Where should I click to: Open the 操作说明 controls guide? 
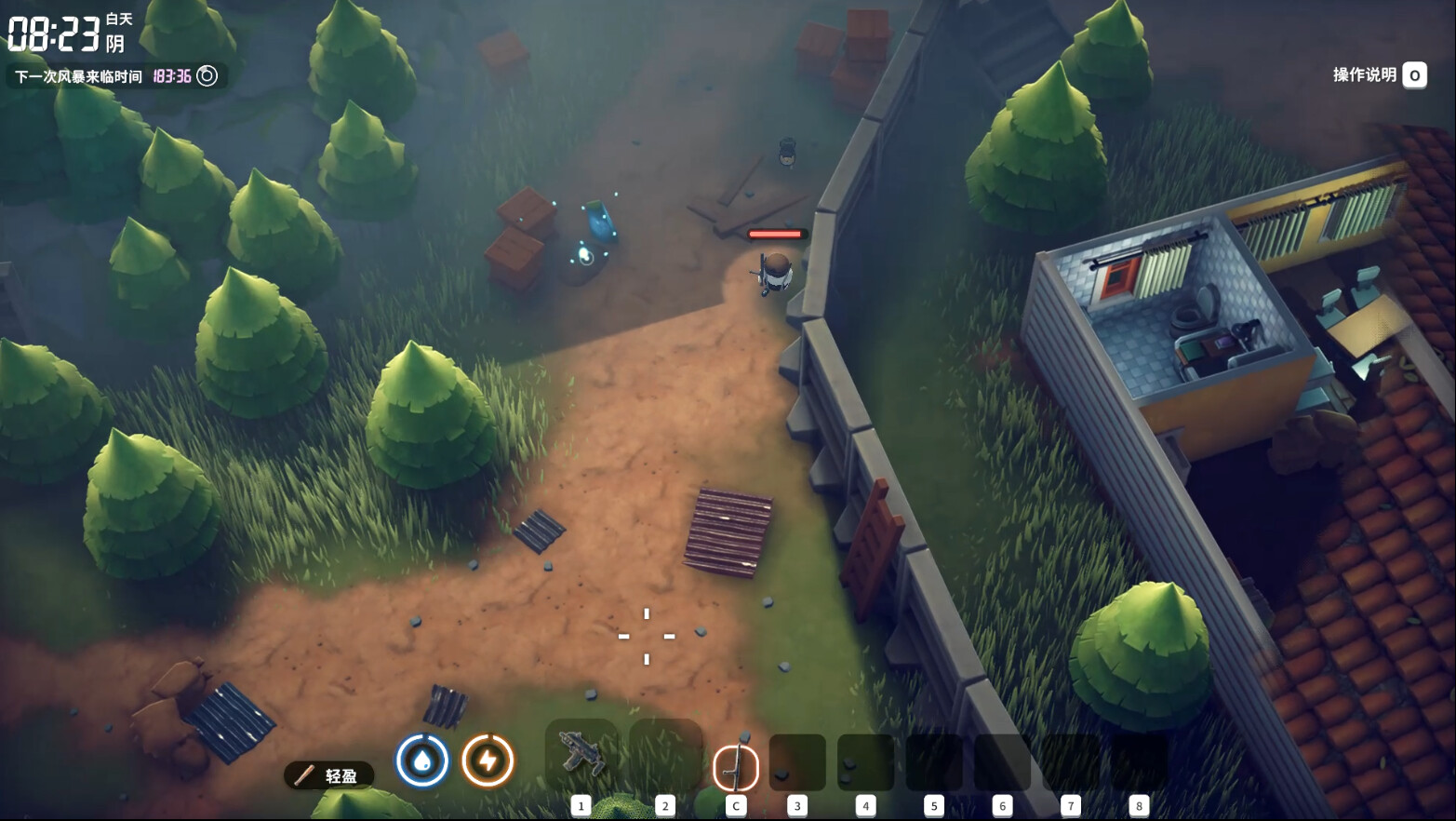[x=1379, y=75]
